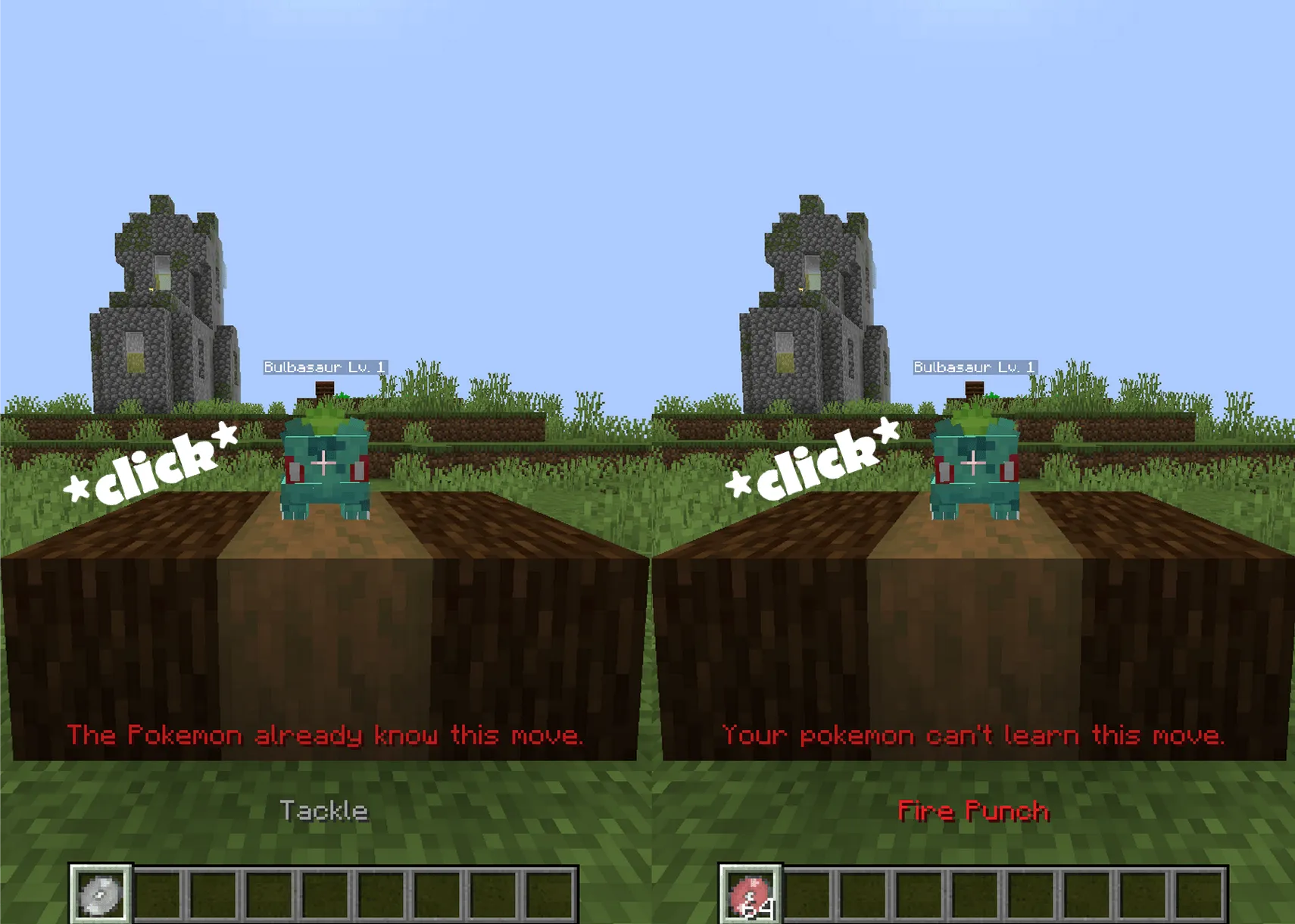Select the red Fire Punch move label
Image resolution: width=1295 pixels, height=924 pixels.
973,810
